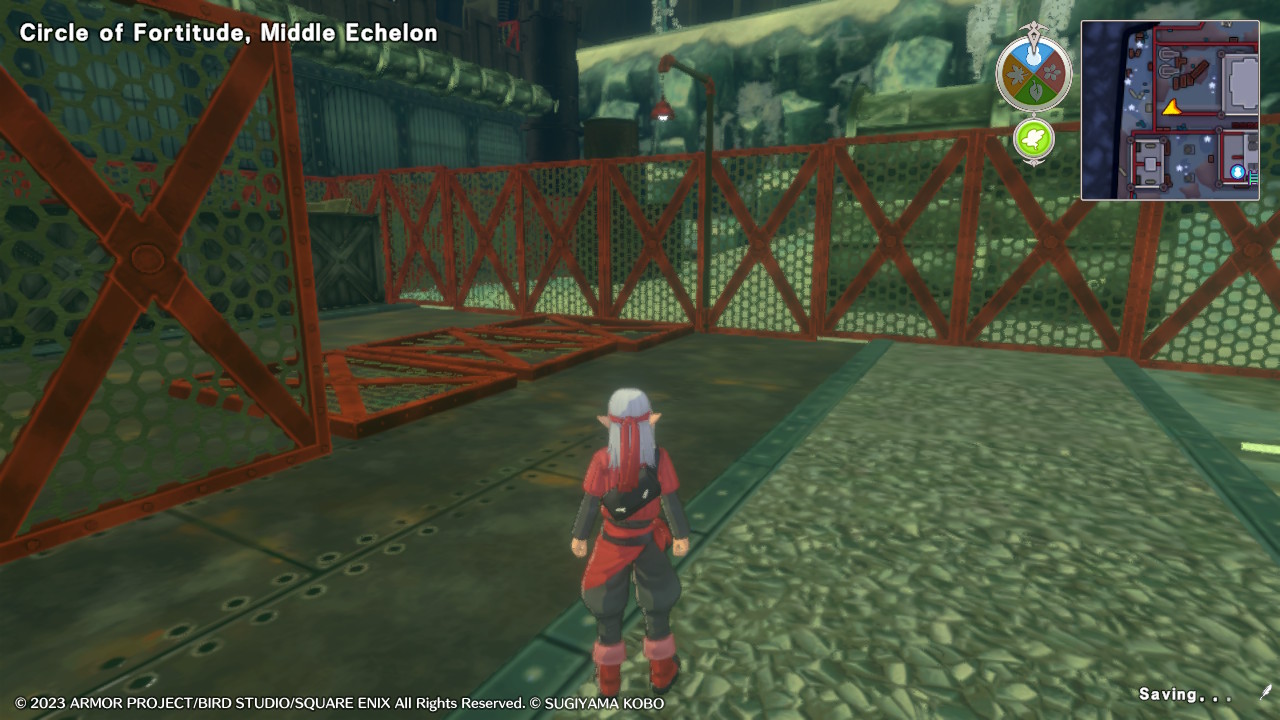Viewport: 1280px width, 720px height.
Task: Select the Circle of Fortitude, Middle Echelon title
Action: 227,32
